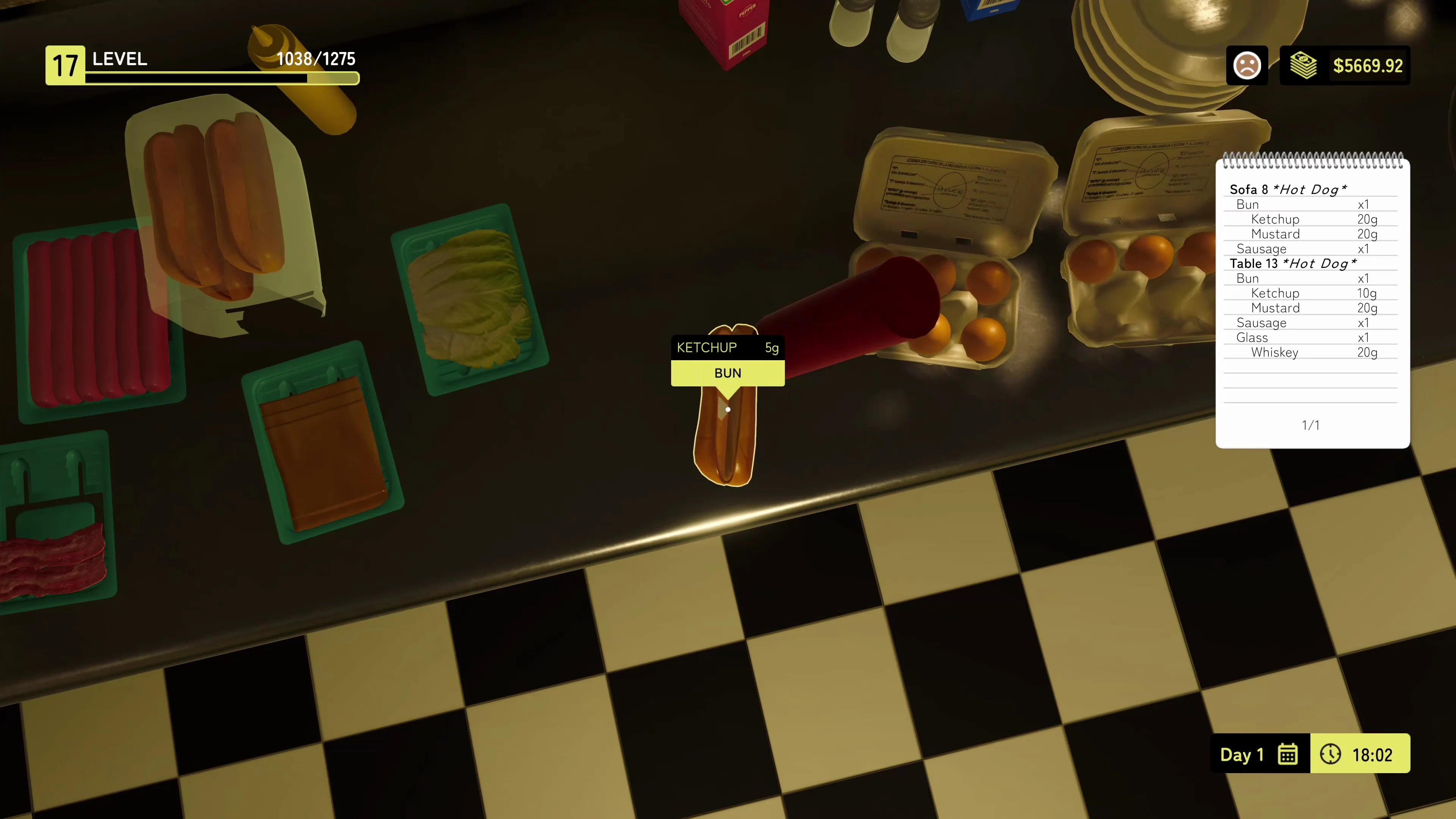The height and width of the screenshot is (819, 1456).
Task: Click the money stack icon
Action: [x=1304, y=65]
